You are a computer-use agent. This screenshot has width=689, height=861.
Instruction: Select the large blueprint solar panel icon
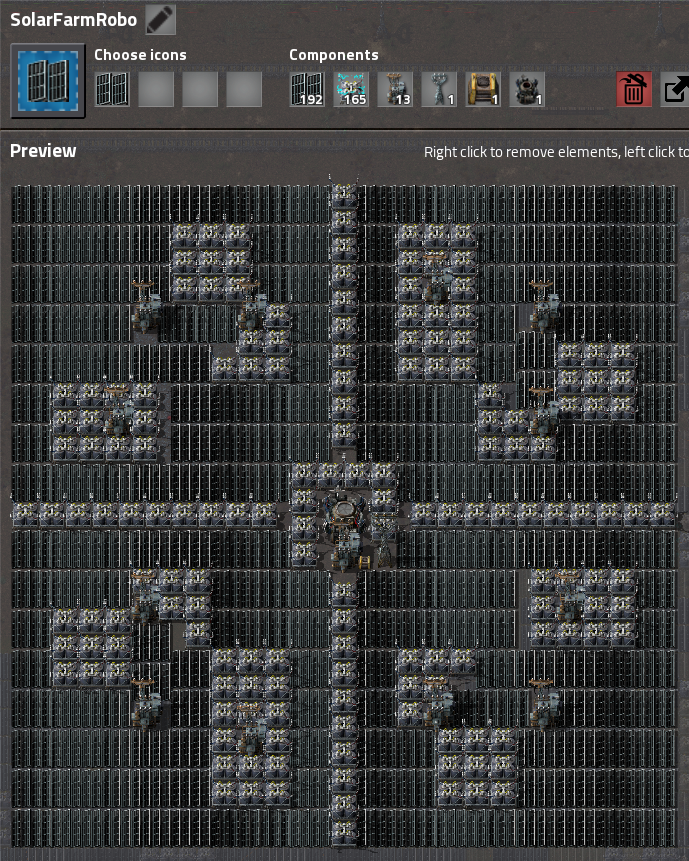(x=48, y=81)
